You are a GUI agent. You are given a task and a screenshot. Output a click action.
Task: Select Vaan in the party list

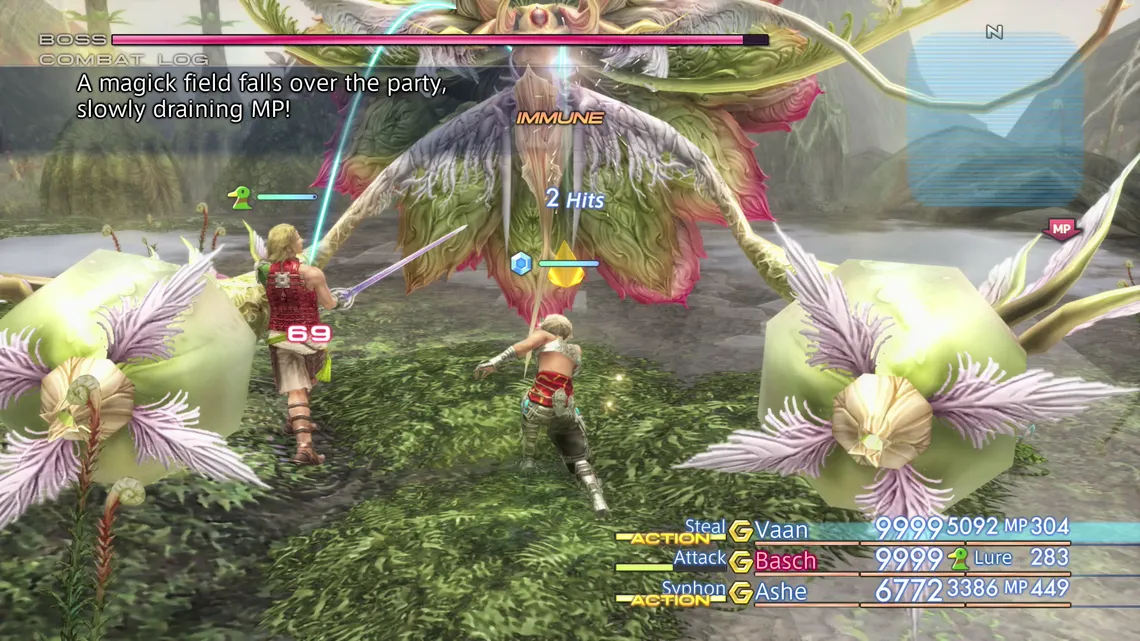pos(781,530)
